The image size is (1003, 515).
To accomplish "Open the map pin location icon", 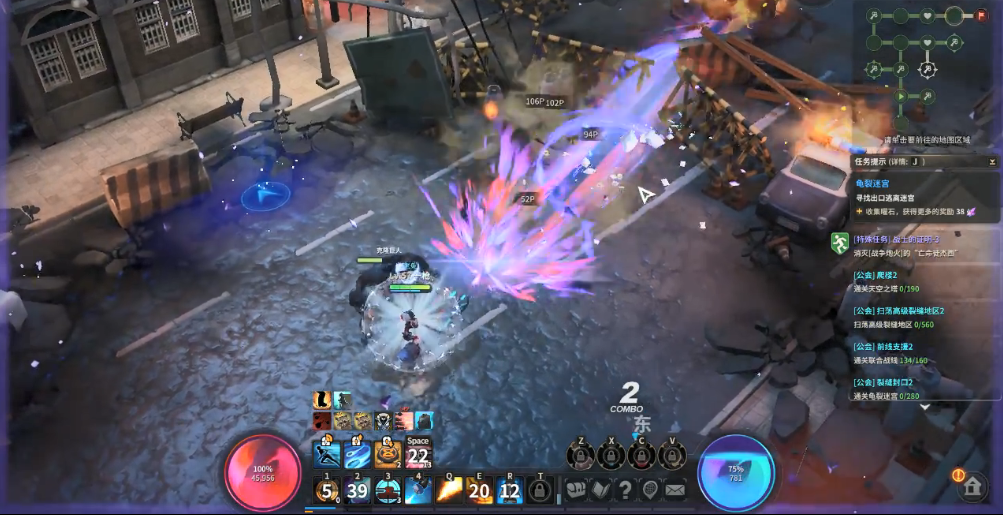I will [650, 489].
